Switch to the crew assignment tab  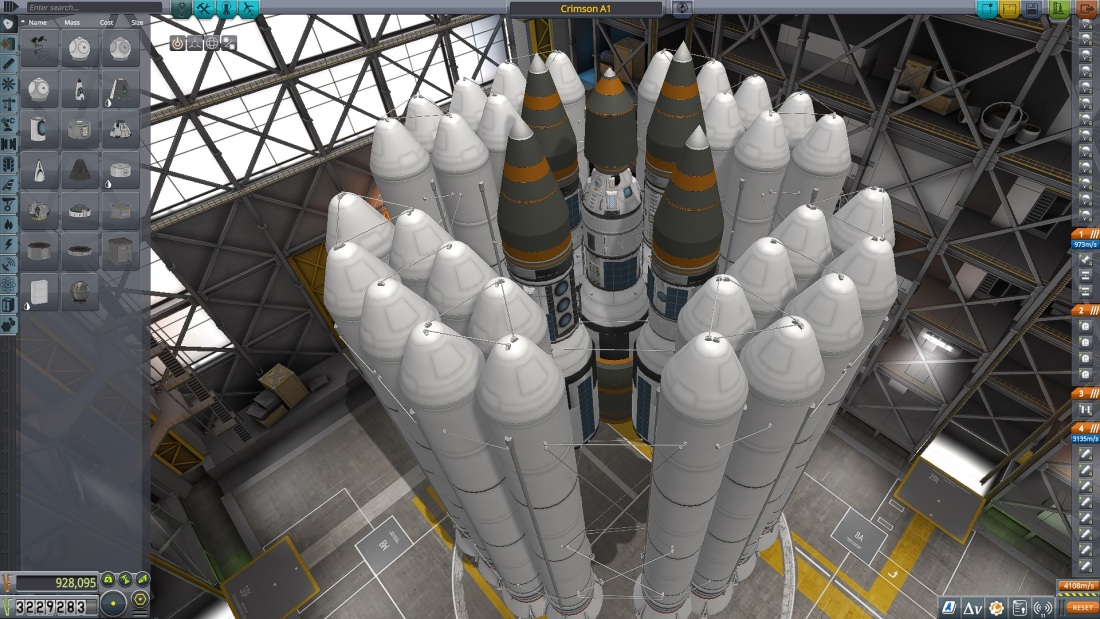(x=228, y=9)
